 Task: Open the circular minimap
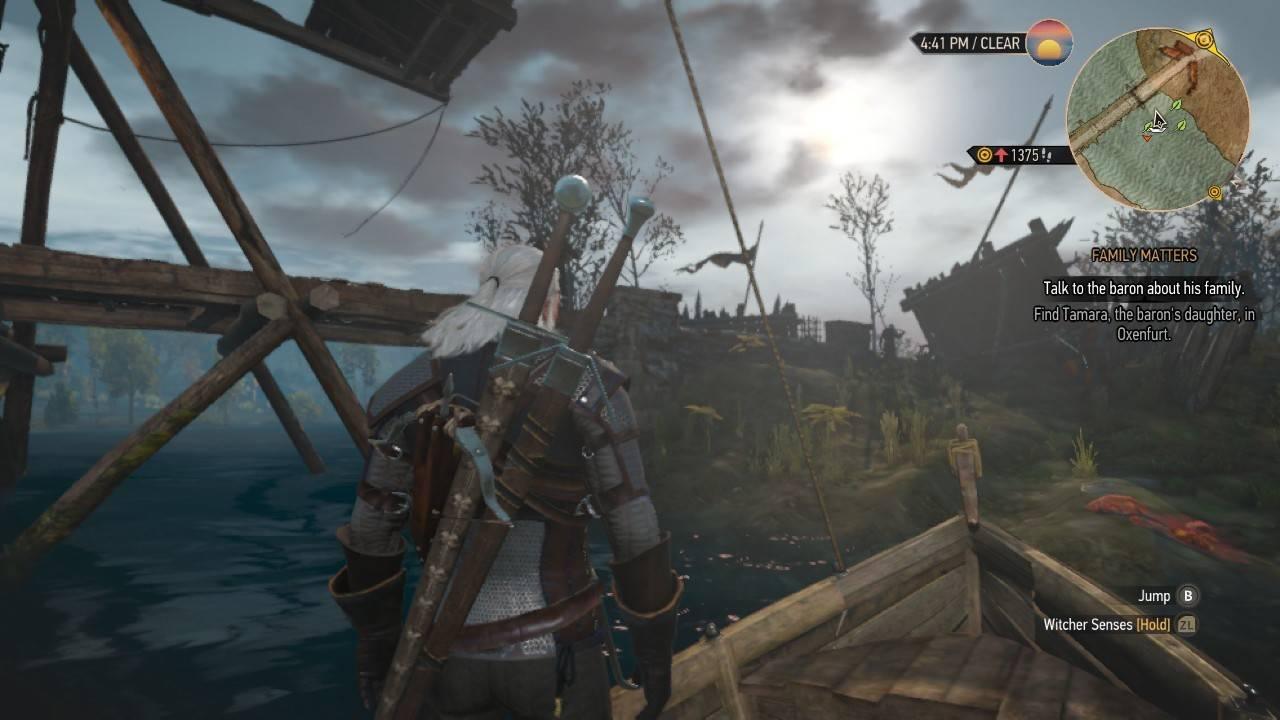click(1157, 120)
